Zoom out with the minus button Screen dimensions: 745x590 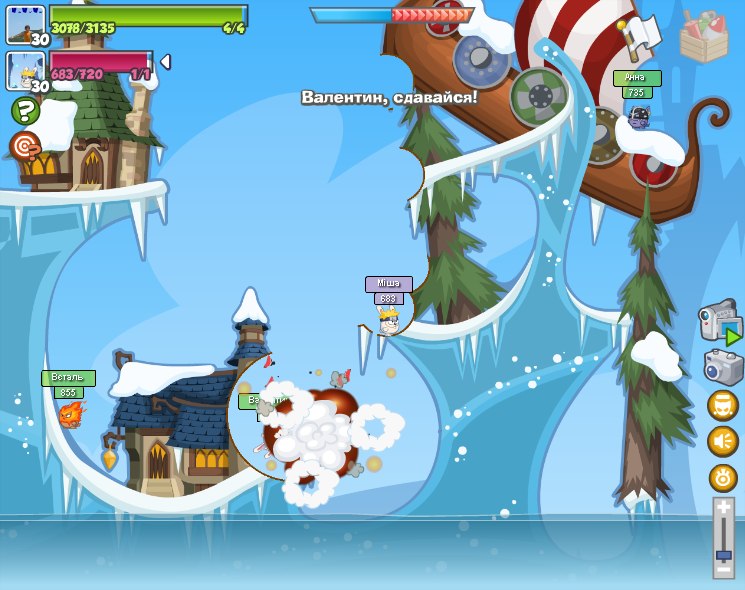point(723,569)
